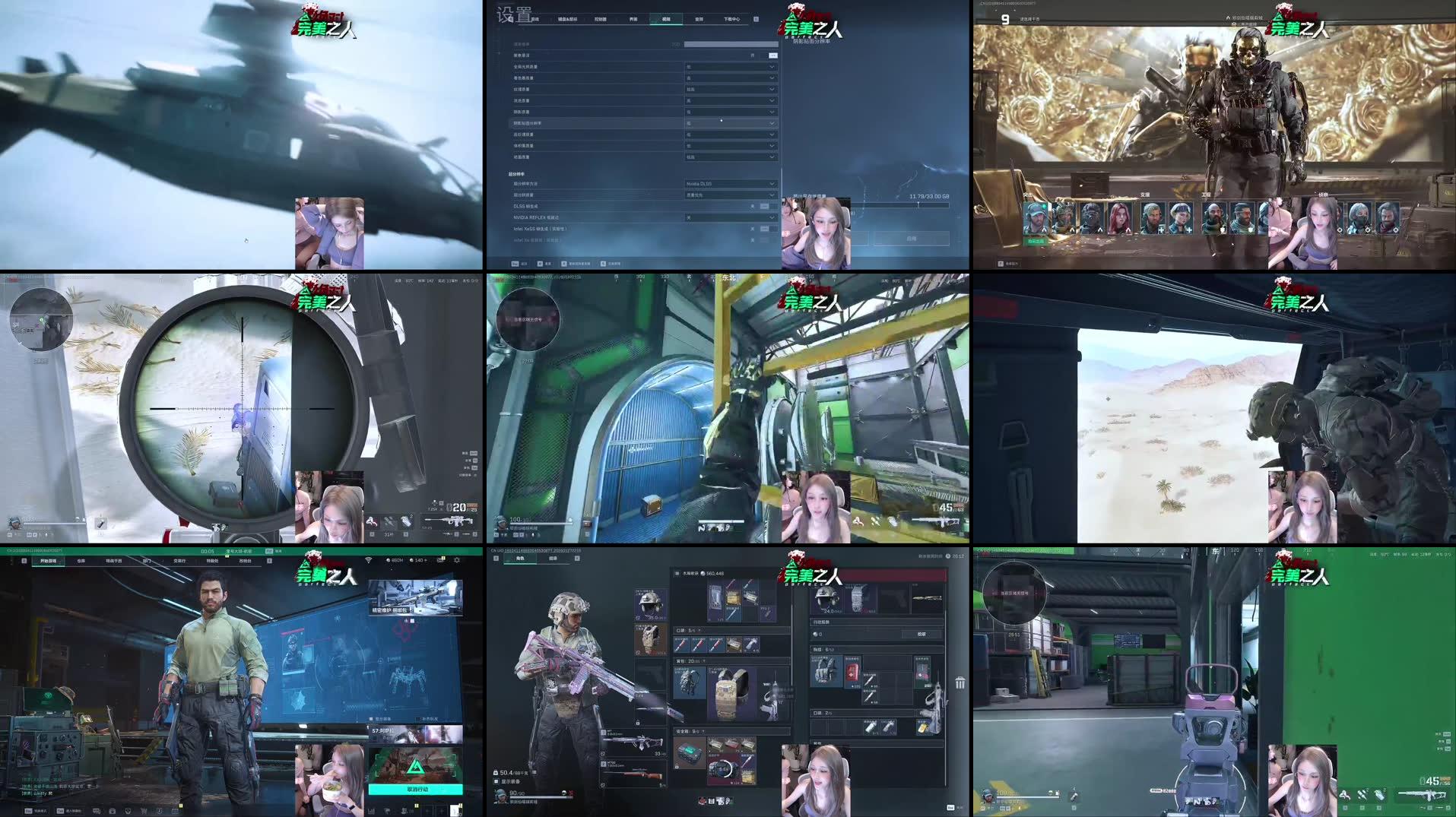Click the coin icon showing 880M currency

click(389, 560)
